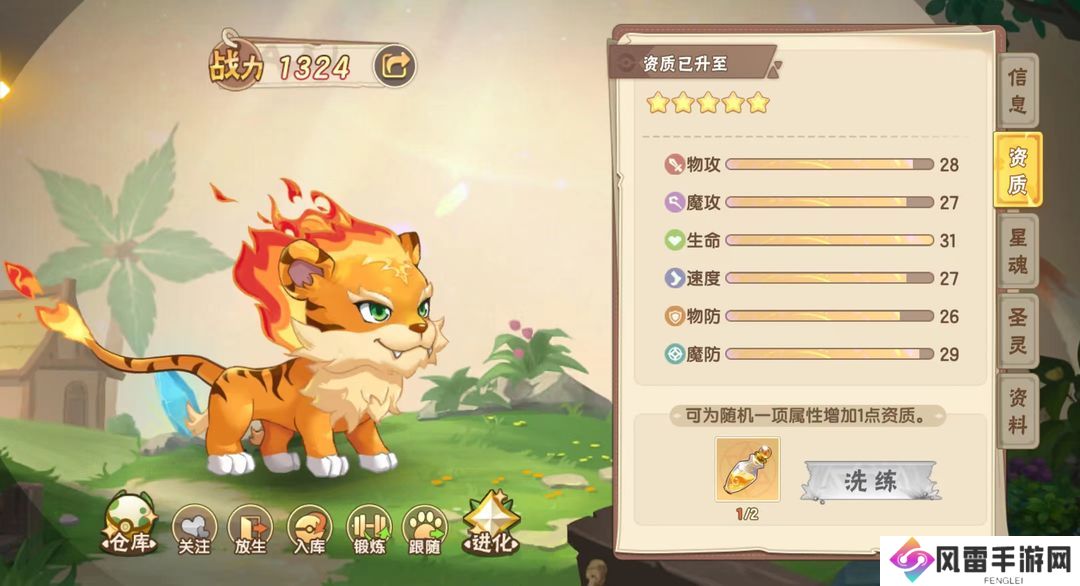Viewport: 1080px width, 586px height.
Task: Store the pet using 入库
Action: click(x=309, y=529)
